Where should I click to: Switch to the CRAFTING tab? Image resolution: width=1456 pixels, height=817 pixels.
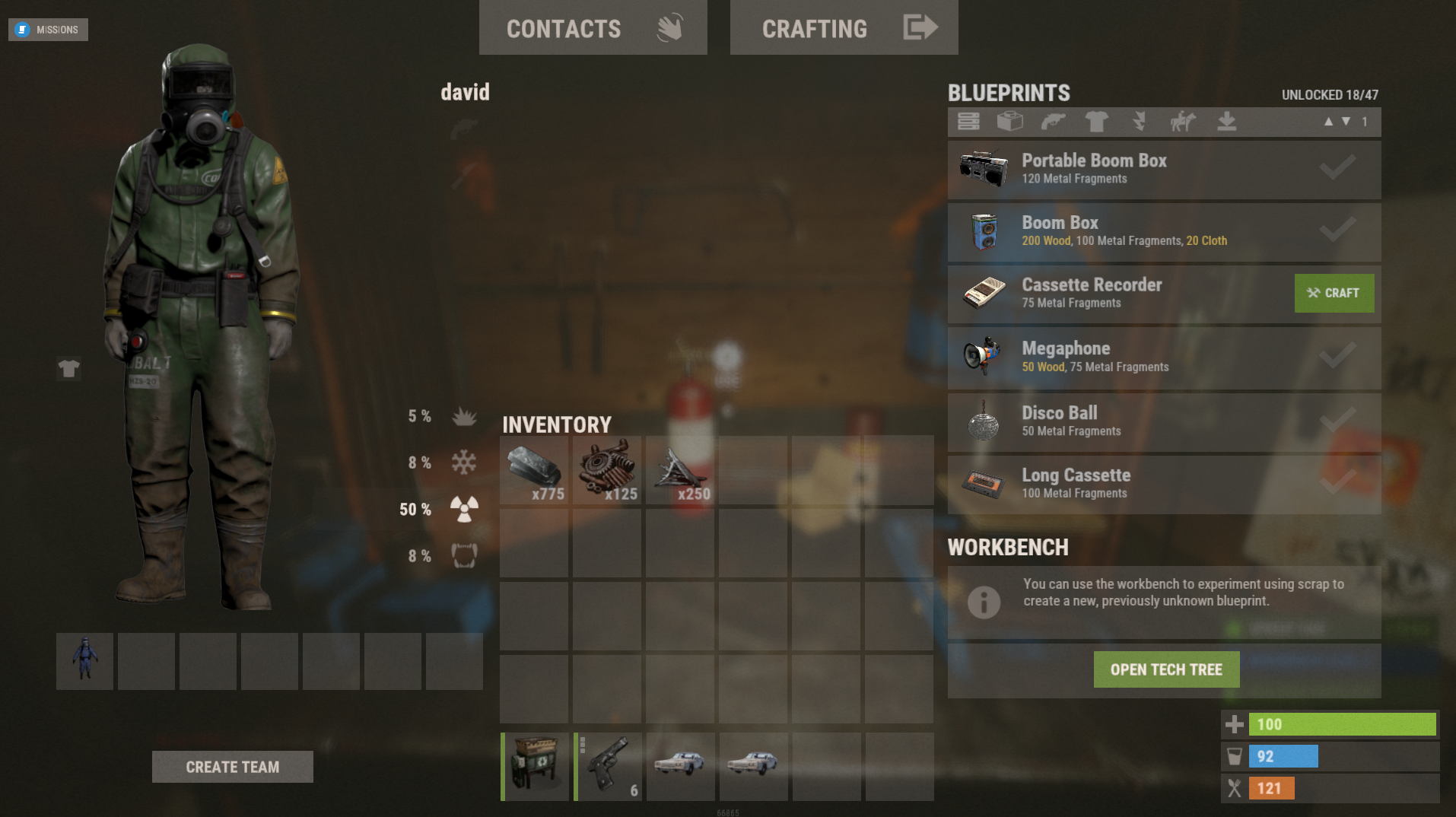tap(814, 28)
